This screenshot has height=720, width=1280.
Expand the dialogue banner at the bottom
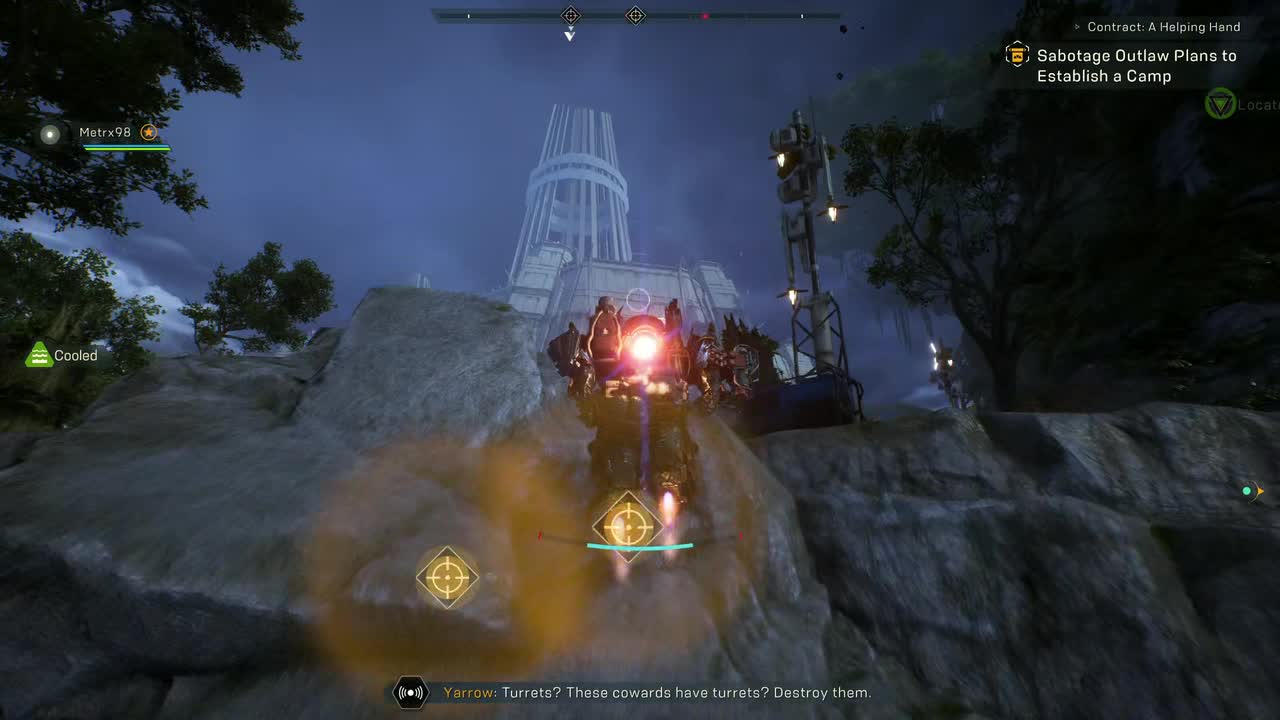(x=640, y=692)
